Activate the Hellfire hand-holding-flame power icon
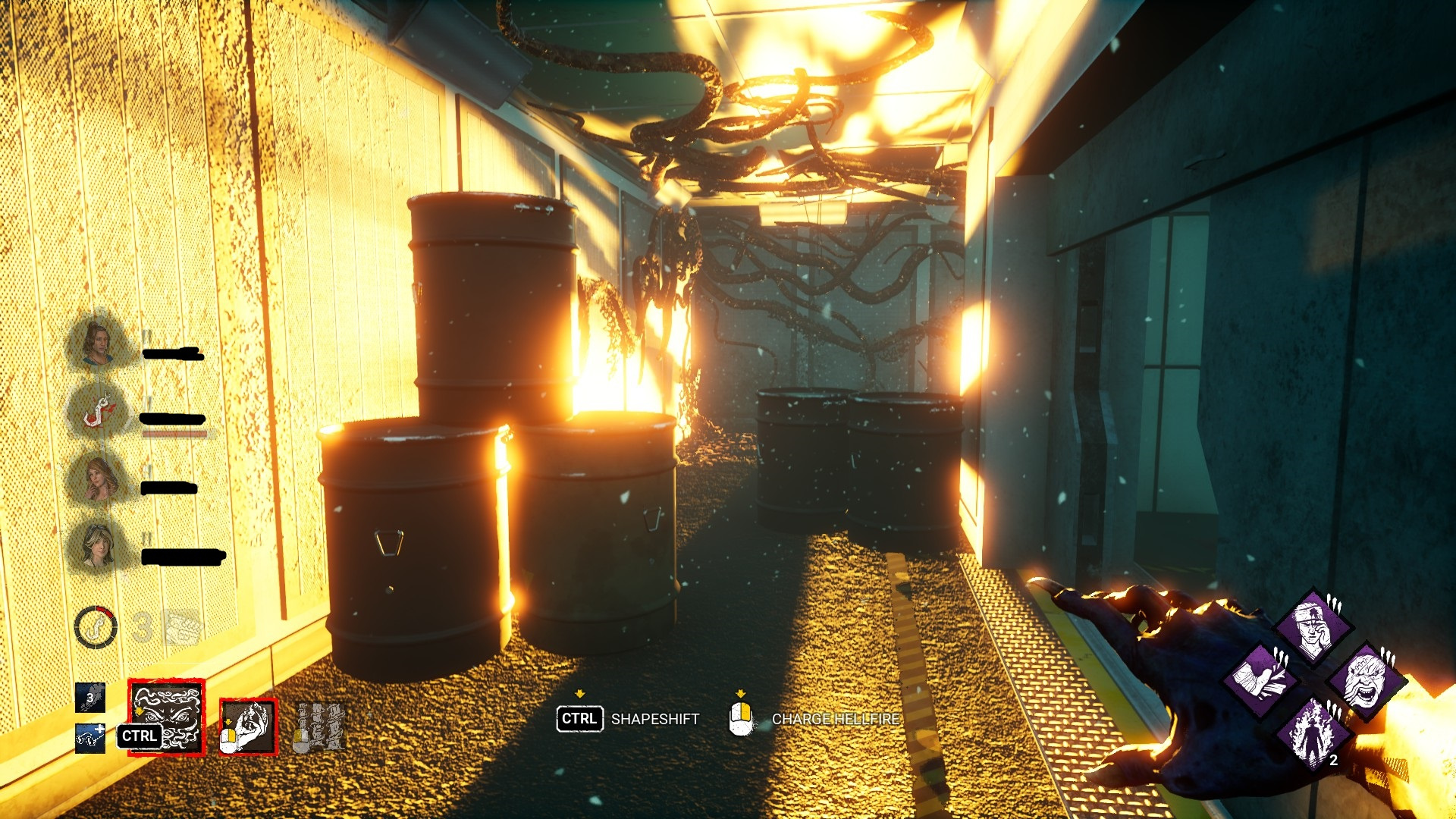Image resolution: width=1456 pixels, height=819 pixels. pyautogui.click(x=248, y=726)
